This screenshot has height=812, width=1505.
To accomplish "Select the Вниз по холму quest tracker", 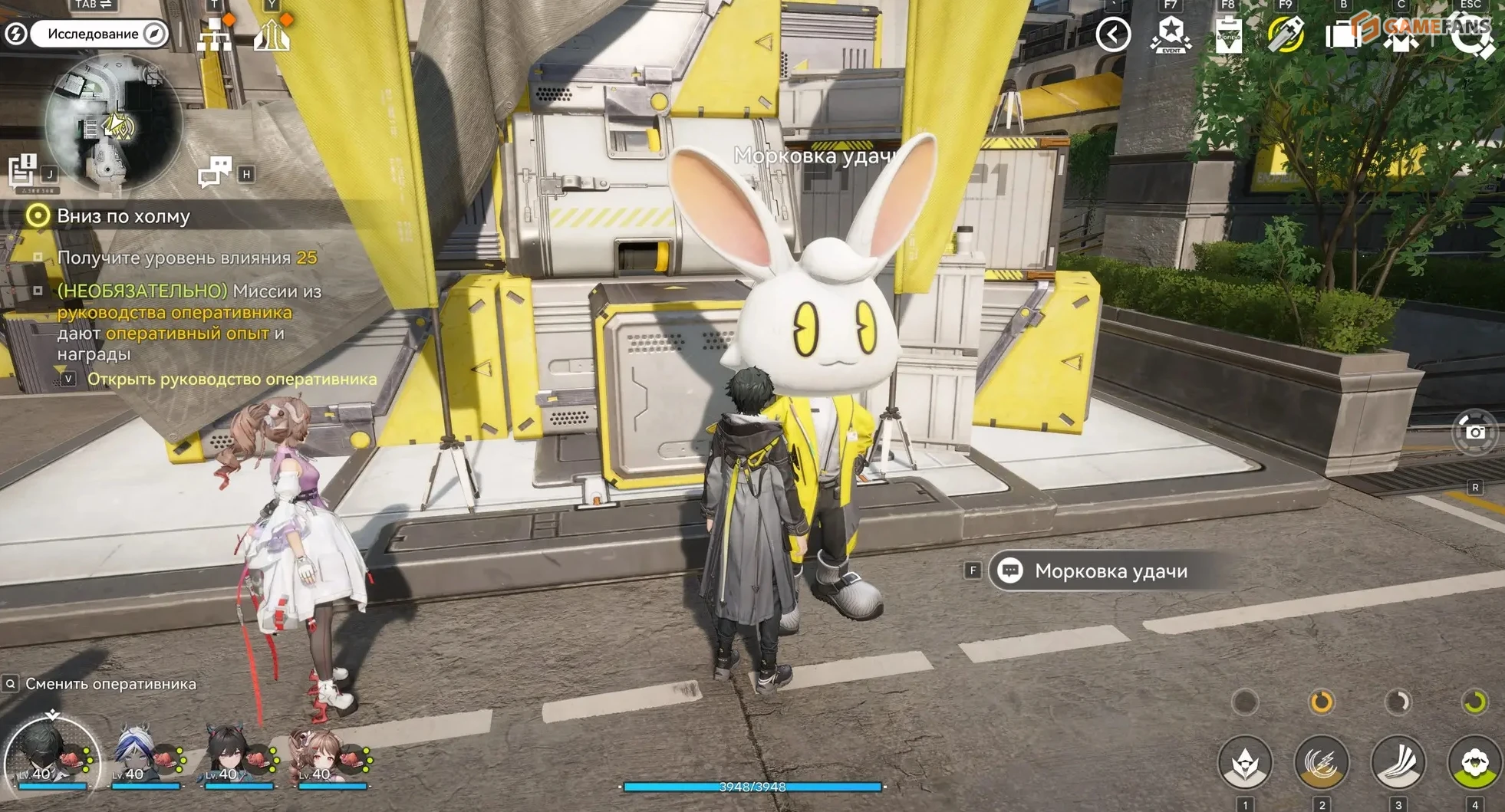I will point(123,216).
